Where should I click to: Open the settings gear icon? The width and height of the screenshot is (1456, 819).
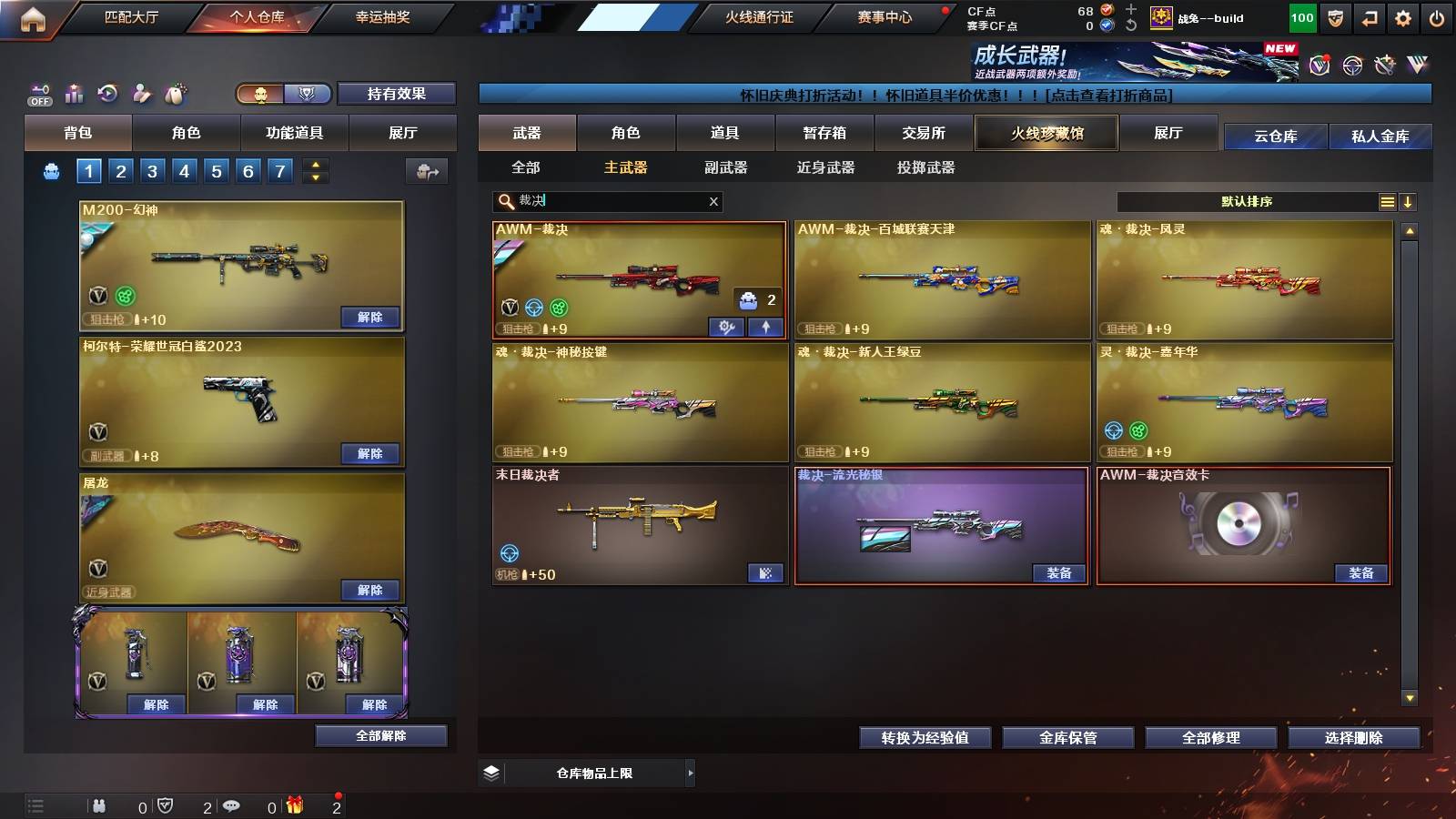pos(1402,16)
